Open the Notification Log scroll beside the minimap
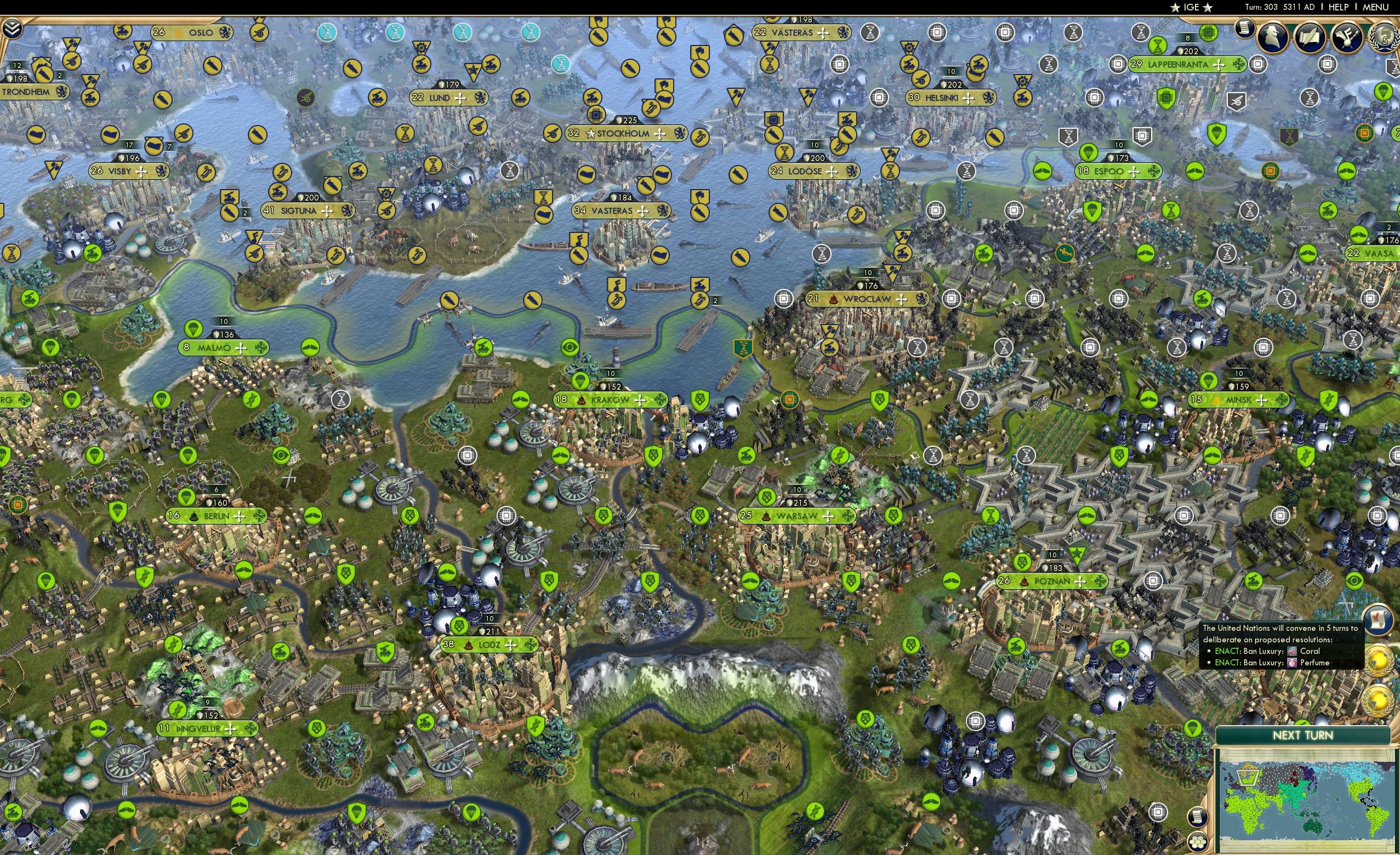Screen dimensions: 1400x855 click(1198, 817)
